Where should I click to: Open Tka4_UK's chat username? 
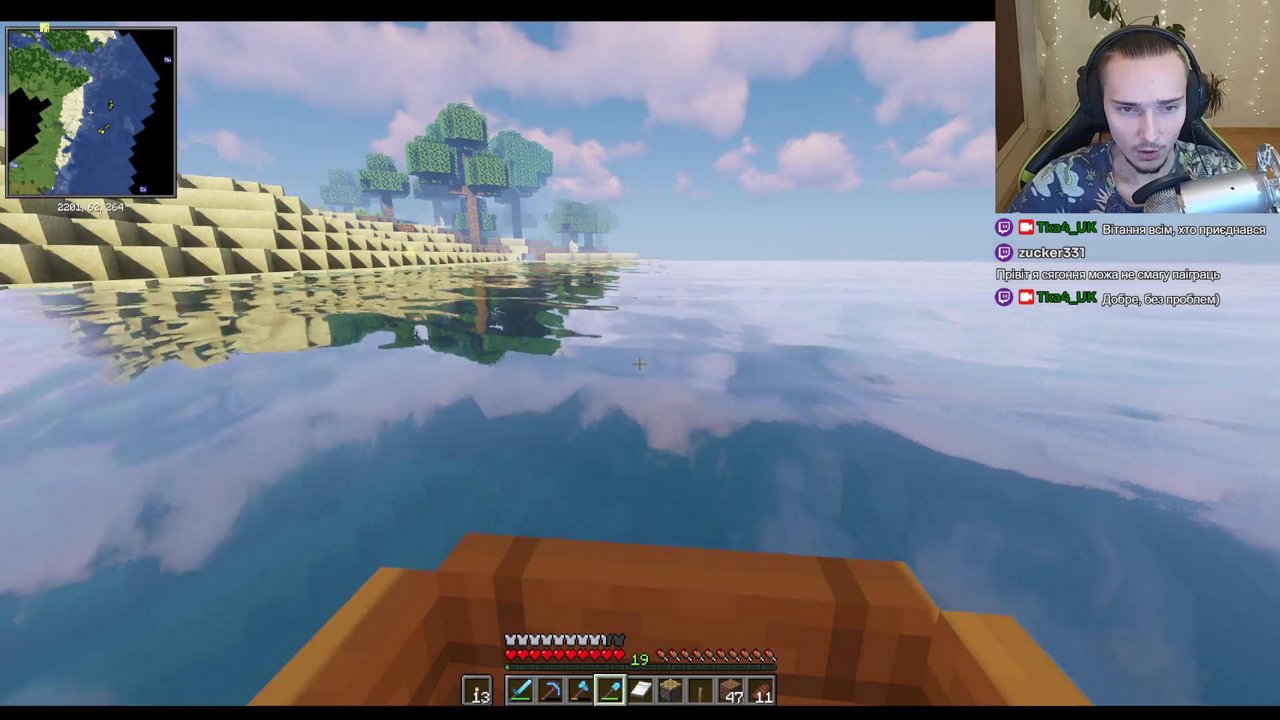point(1066,228)
